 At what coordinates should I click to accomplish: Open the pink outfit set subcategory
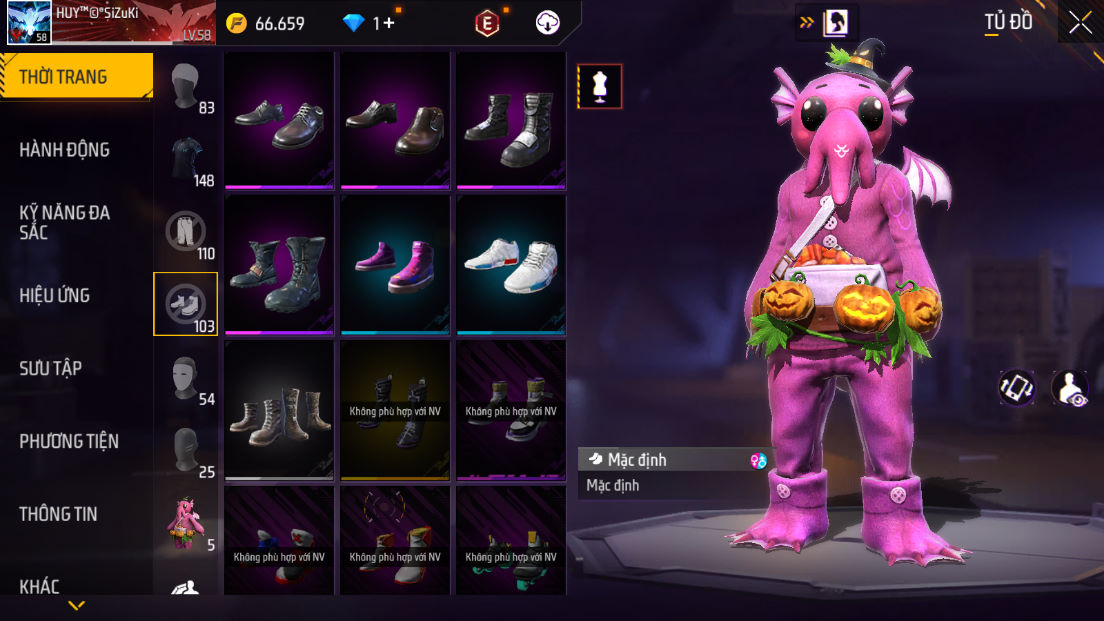186,522
